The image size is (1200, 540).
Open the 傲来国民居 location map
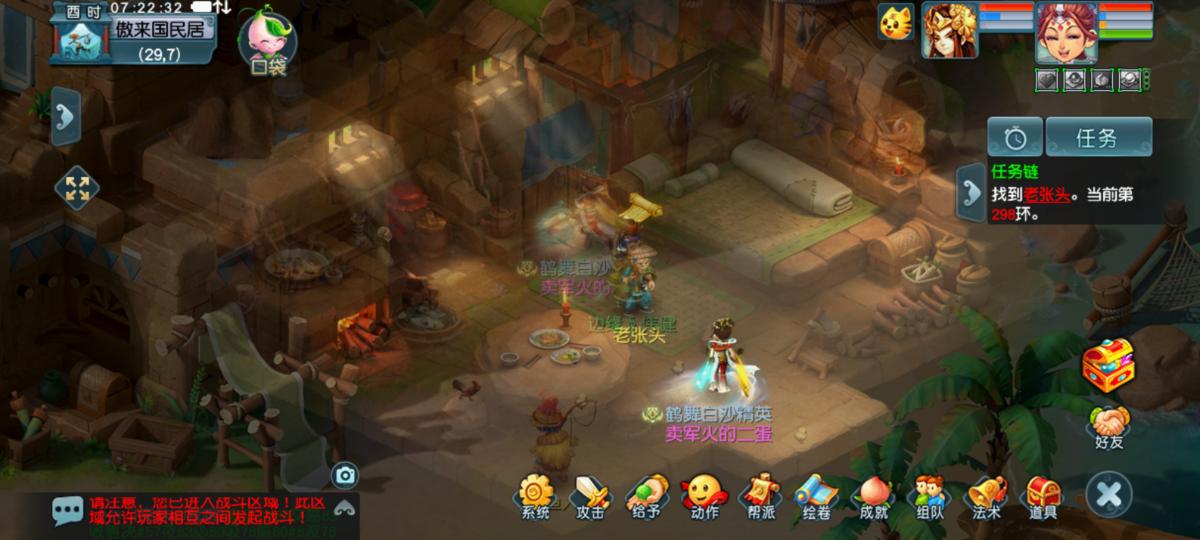(160, 30)
